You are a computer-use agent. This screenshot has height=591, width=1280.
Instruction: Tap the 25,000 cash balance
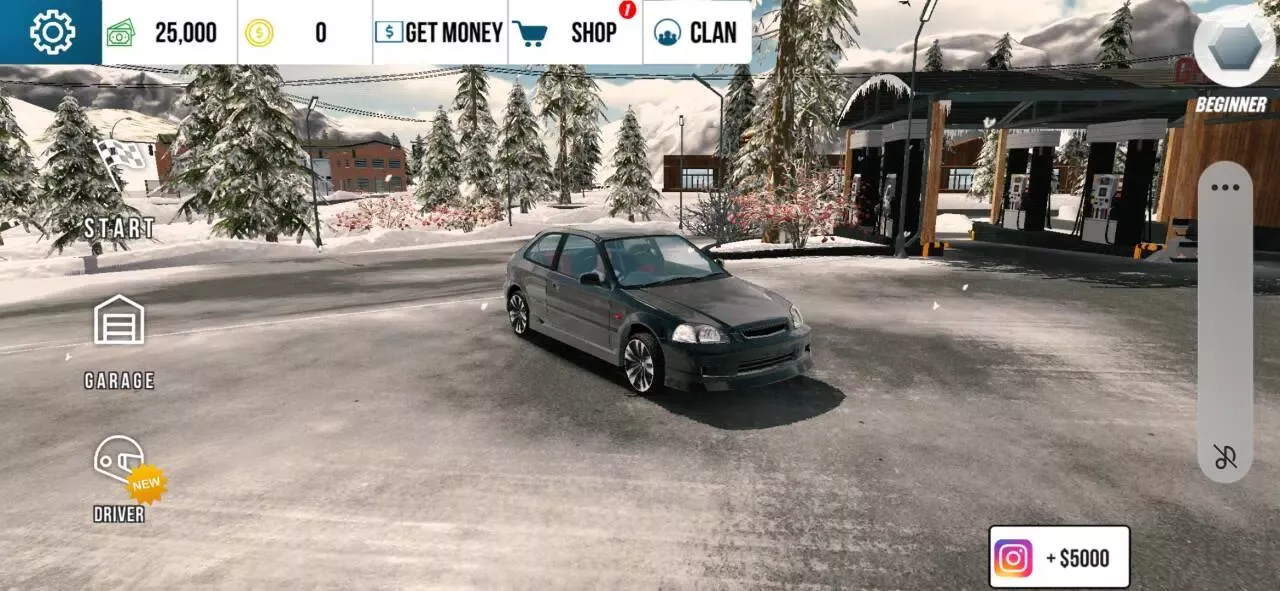(x=168, y=33)
